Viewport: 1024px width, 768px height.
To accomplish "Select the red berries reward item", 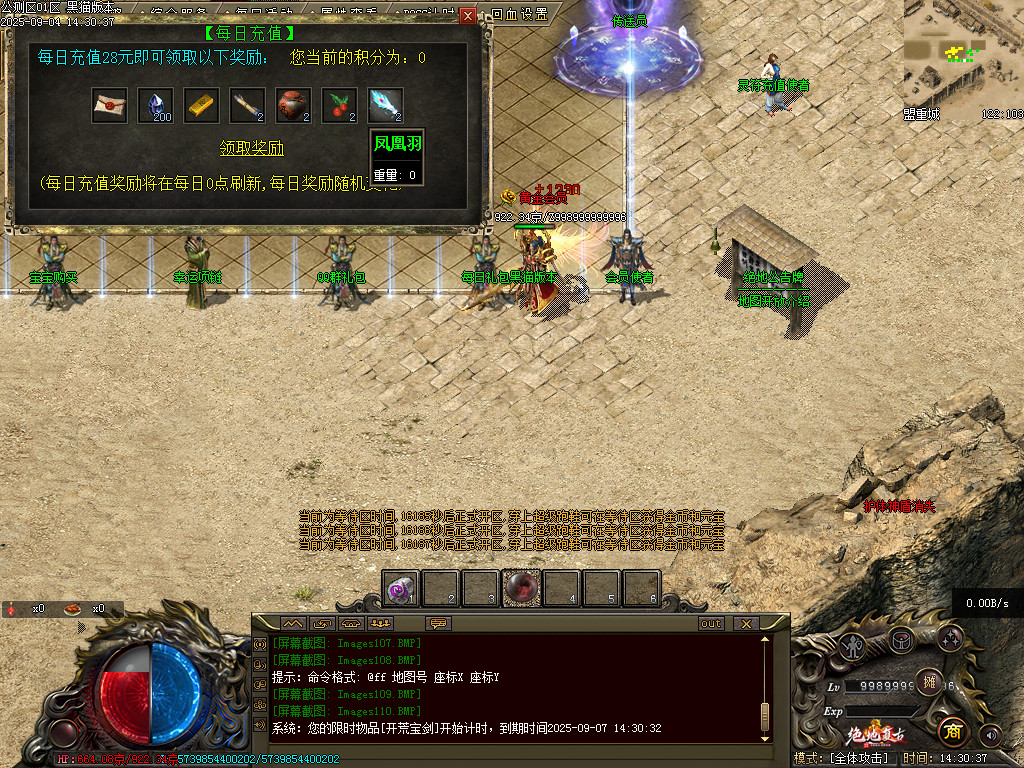I will [339, 106].
